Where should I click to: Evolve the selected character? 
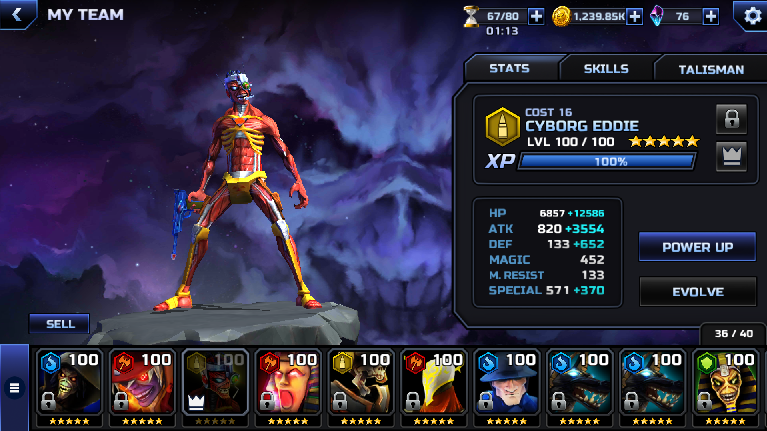697,291
